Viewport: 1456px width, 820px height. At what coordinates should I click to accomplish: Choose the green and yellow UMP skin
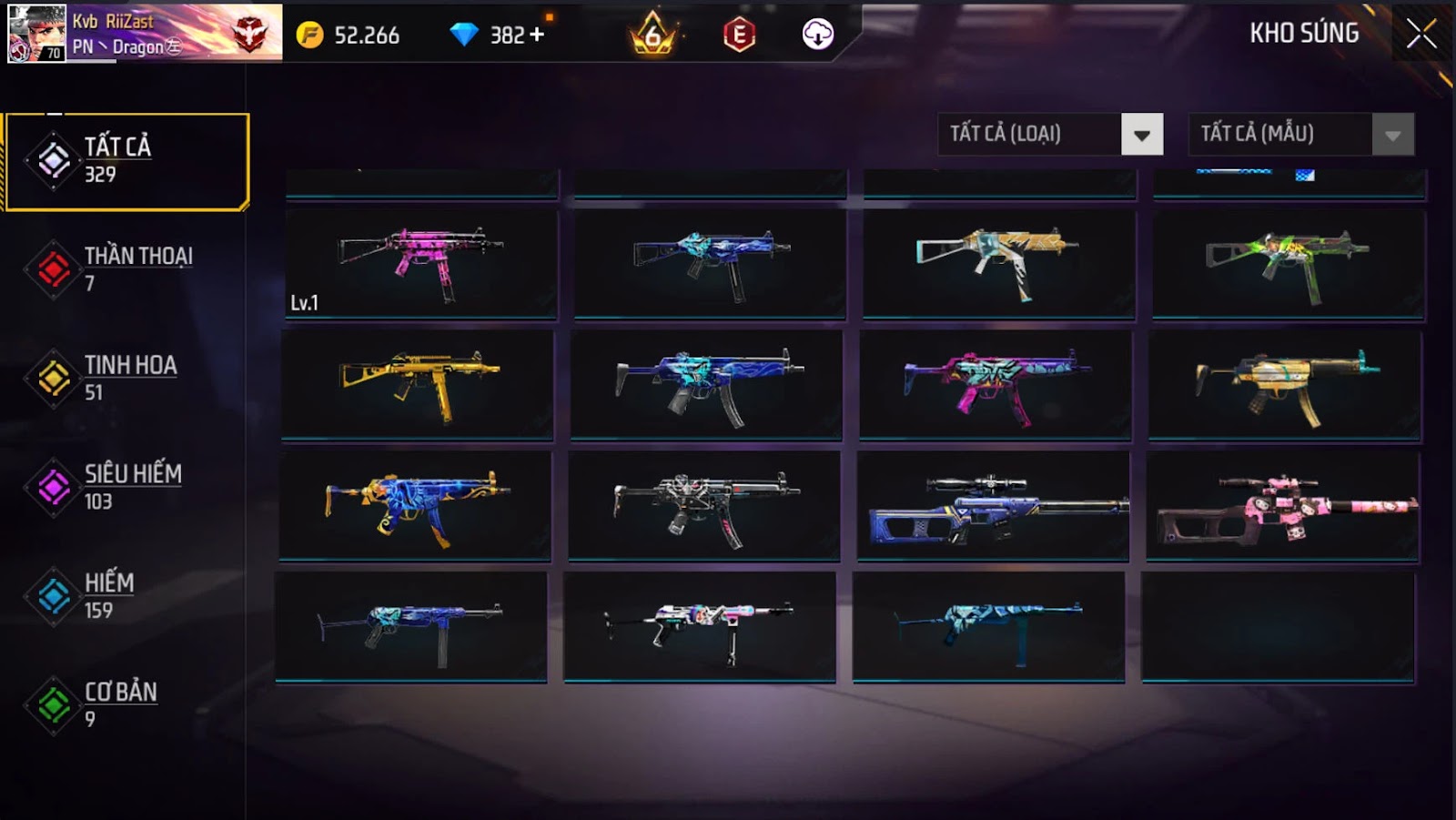[x=1288, y=264]
